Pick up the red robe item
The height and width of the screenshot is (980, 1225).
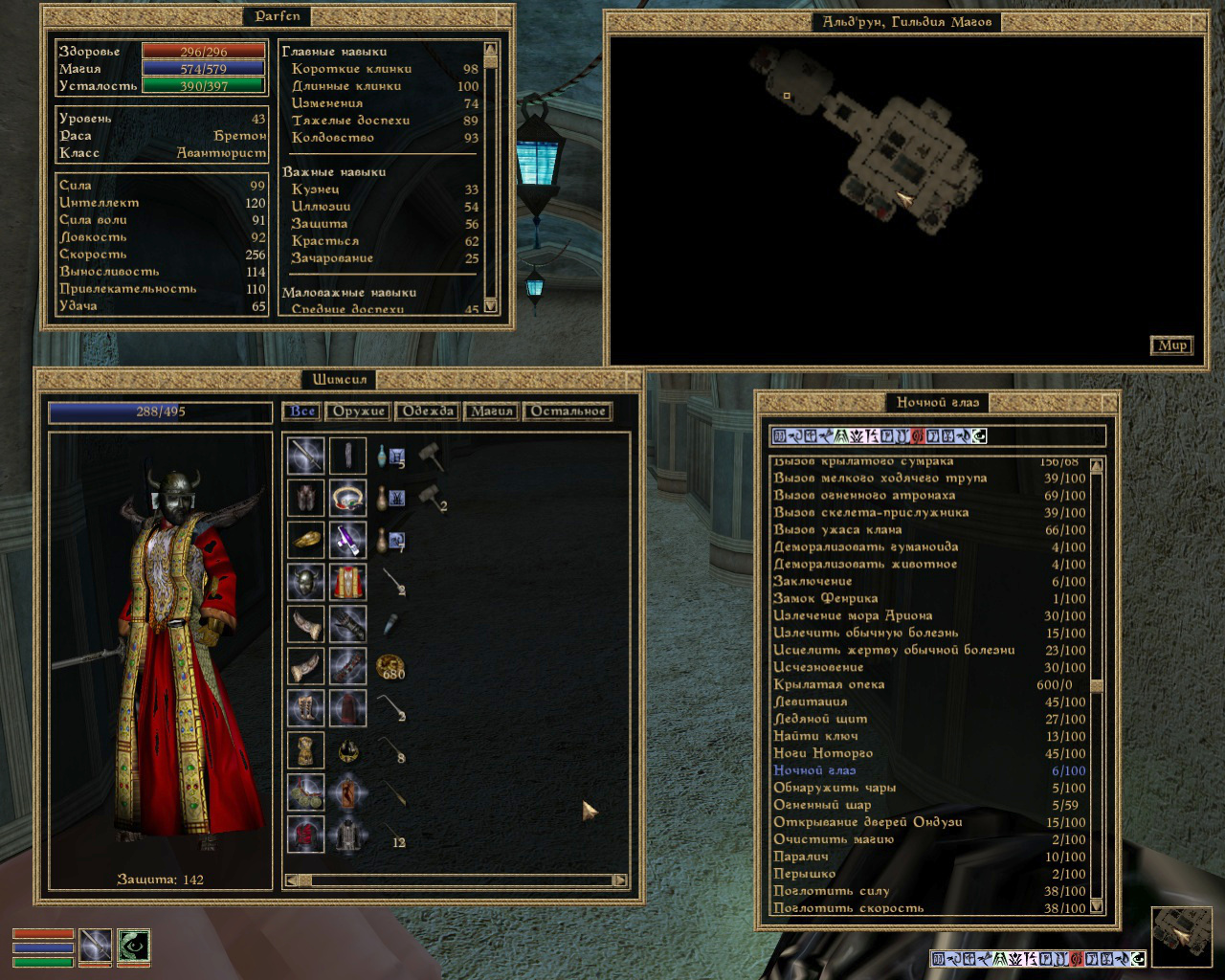click(347, 581)
